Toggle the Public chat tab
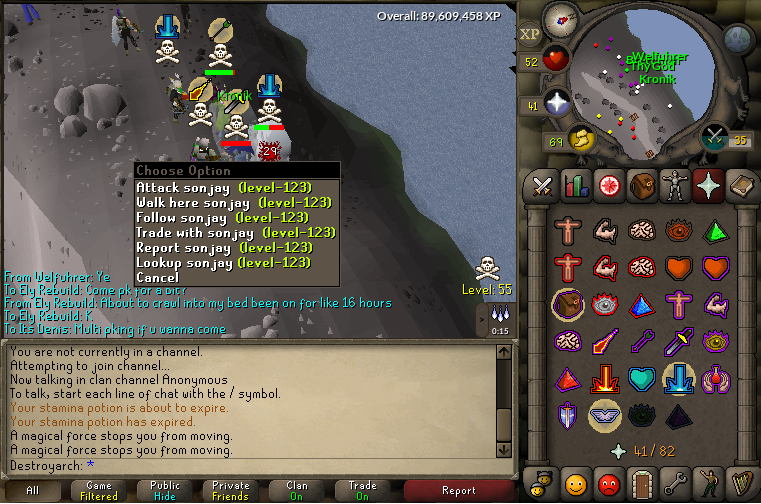This screenshot has height=504, width=761. 166,490
